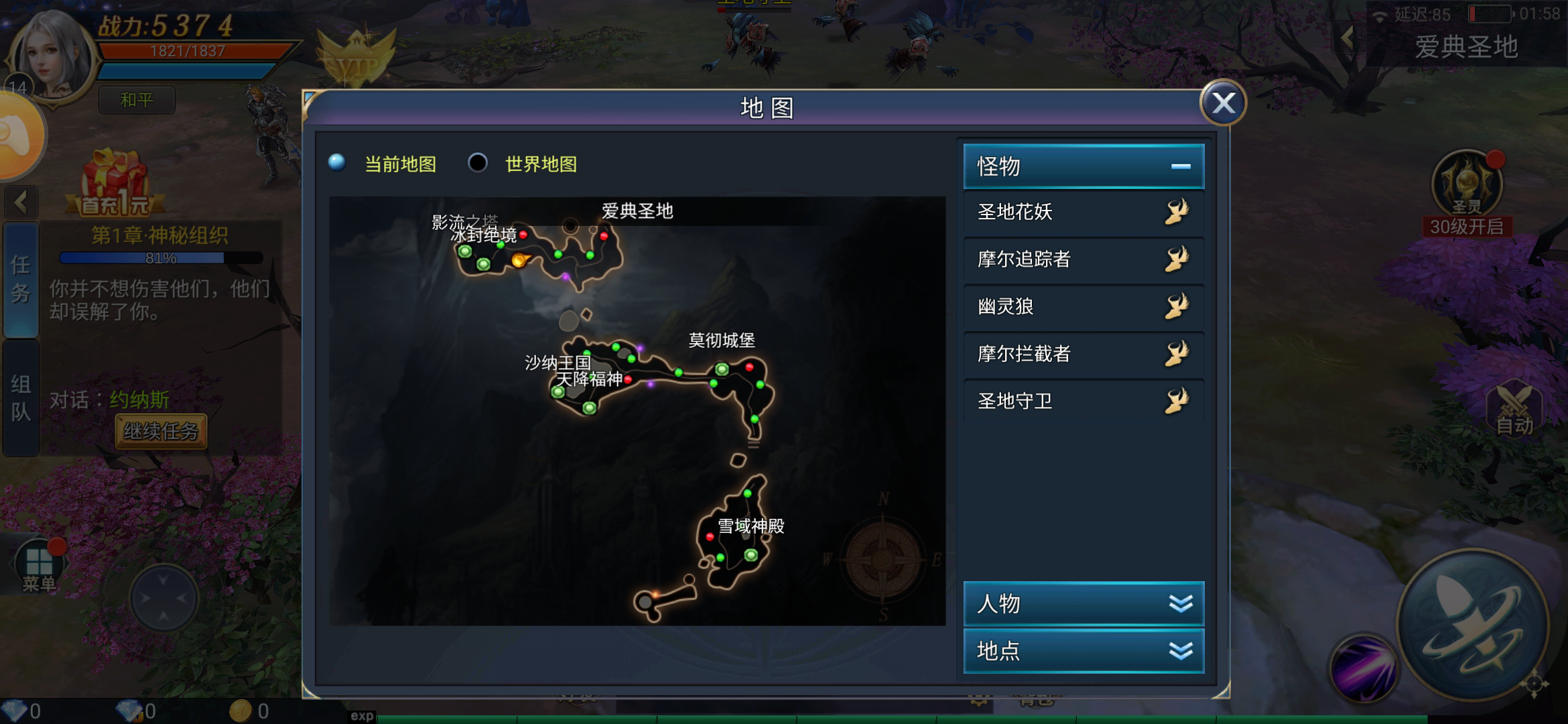Track 圣地花妖 using its wing tracking icon

[1177, 212]
